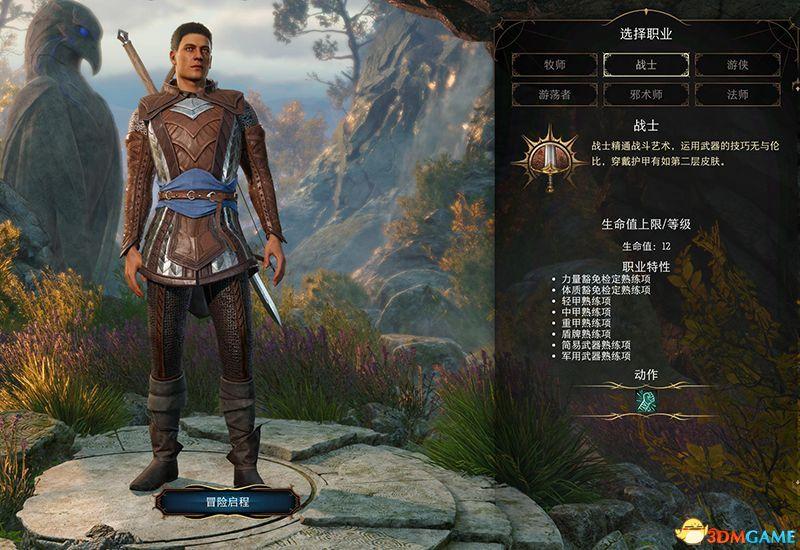Choose the 战士 (Fighter) class

point(645,63)
